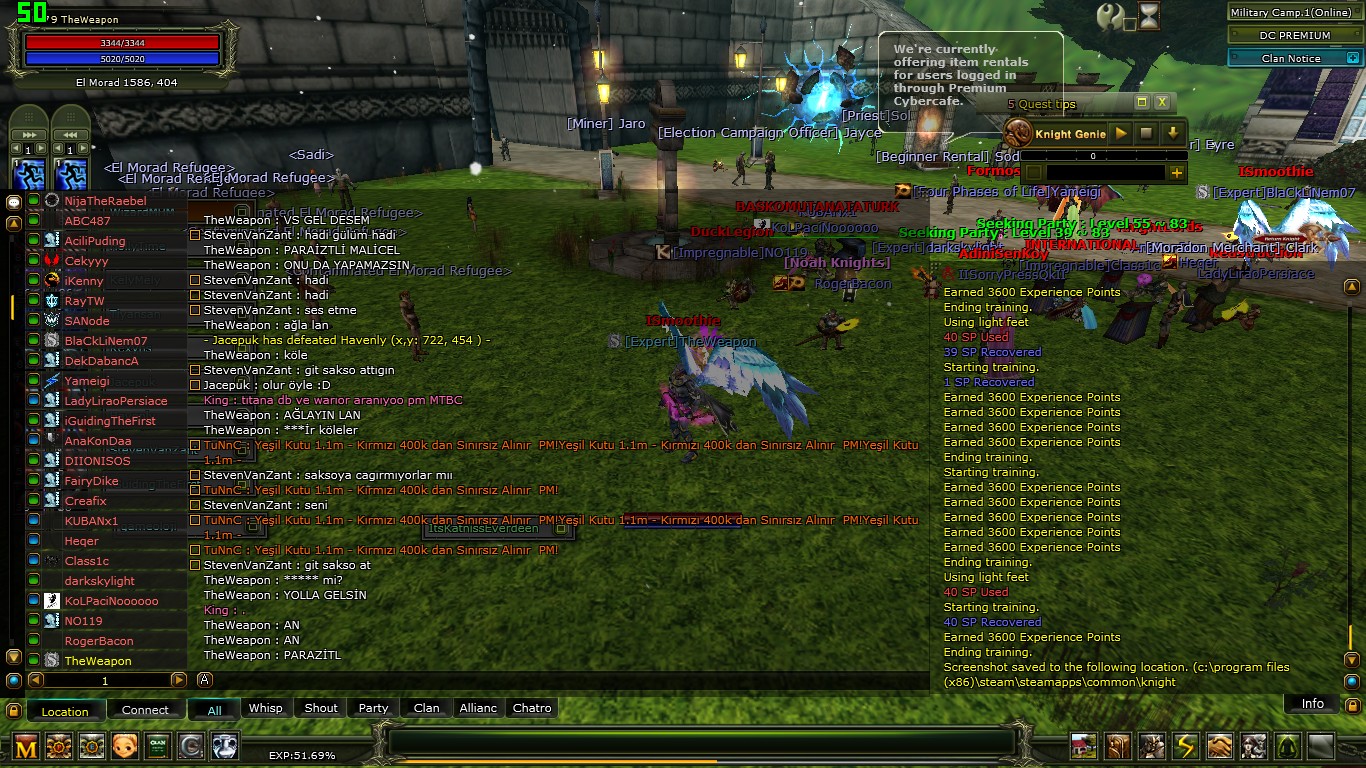Open the Connect tab
The height and width of the screenshot is (768, 1366).
(145, 710)
